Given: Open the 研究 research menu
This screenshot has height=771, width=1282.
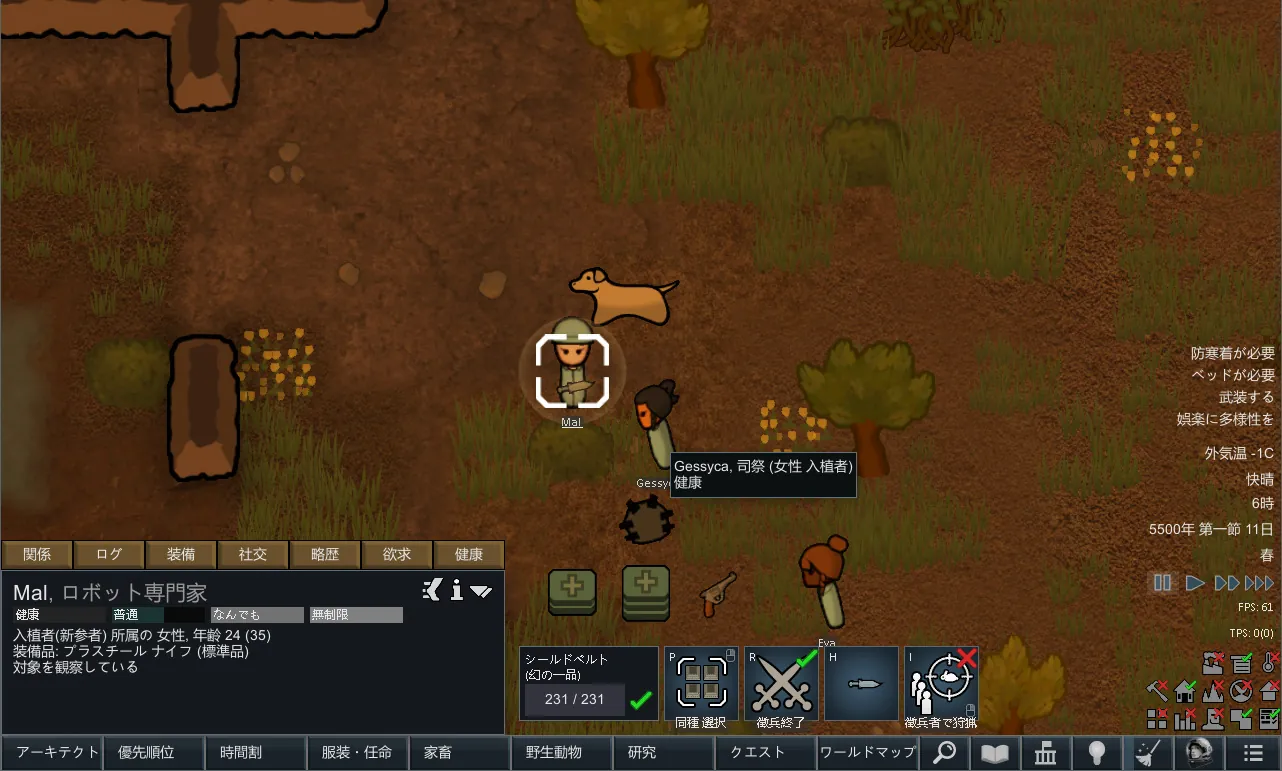Looking at the screenshot, I should tap(662, 752).
